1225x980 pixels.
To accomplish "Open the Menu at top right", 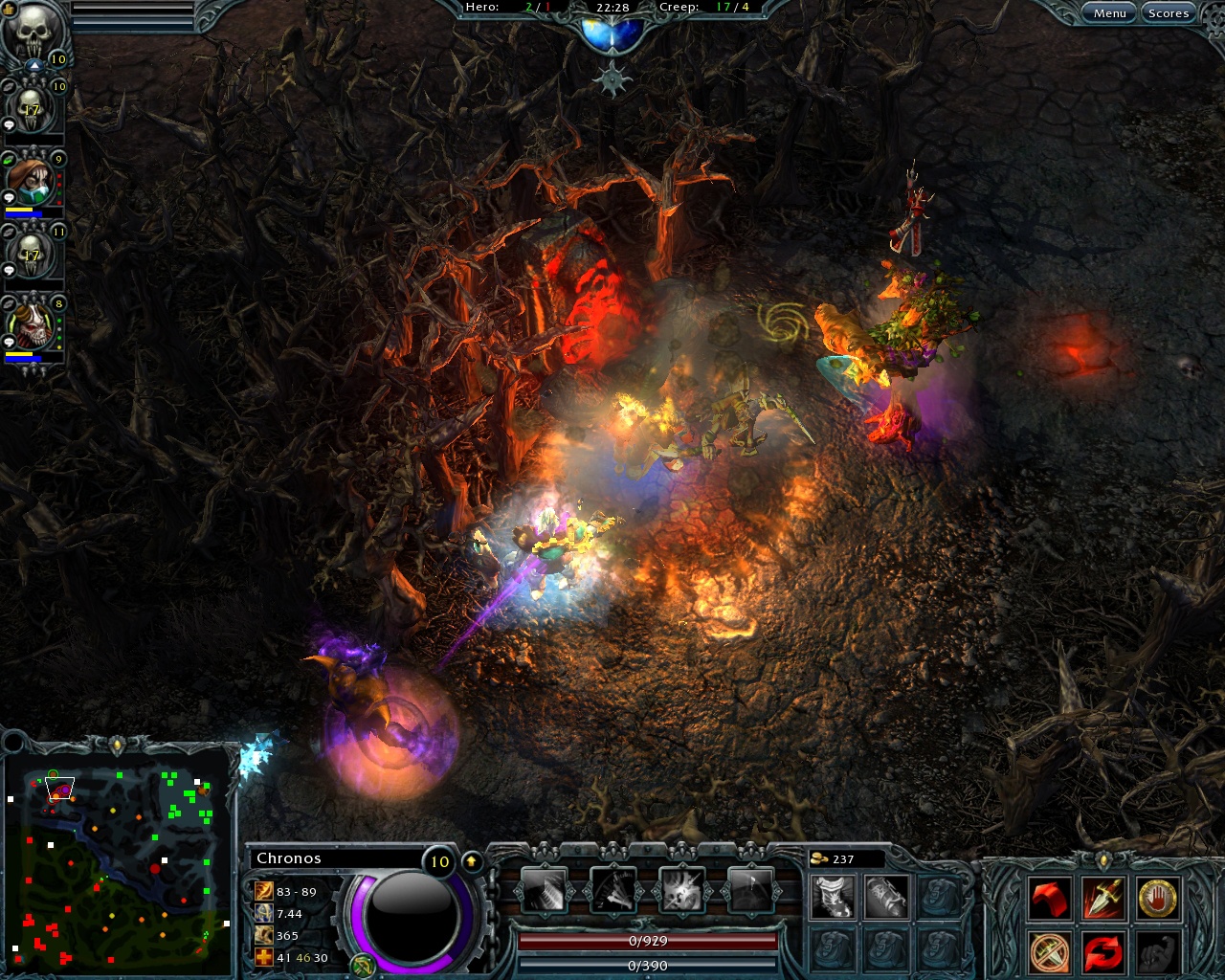I will pyautogui.click(x=1109, y=12).
